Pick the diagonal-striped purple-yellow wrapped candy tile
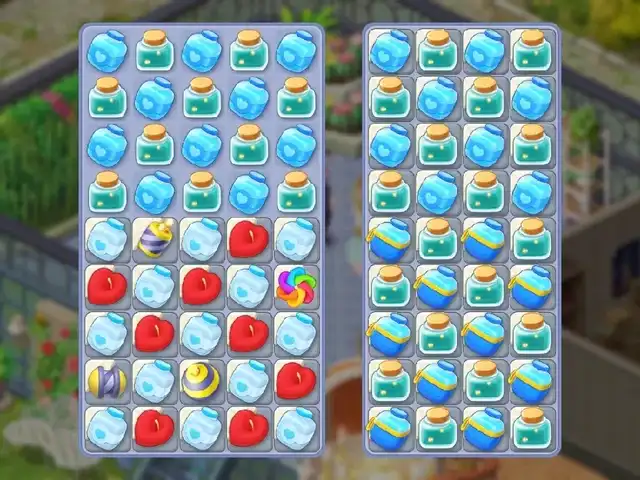Screen dimensions: 640x480 click(154, 240)
